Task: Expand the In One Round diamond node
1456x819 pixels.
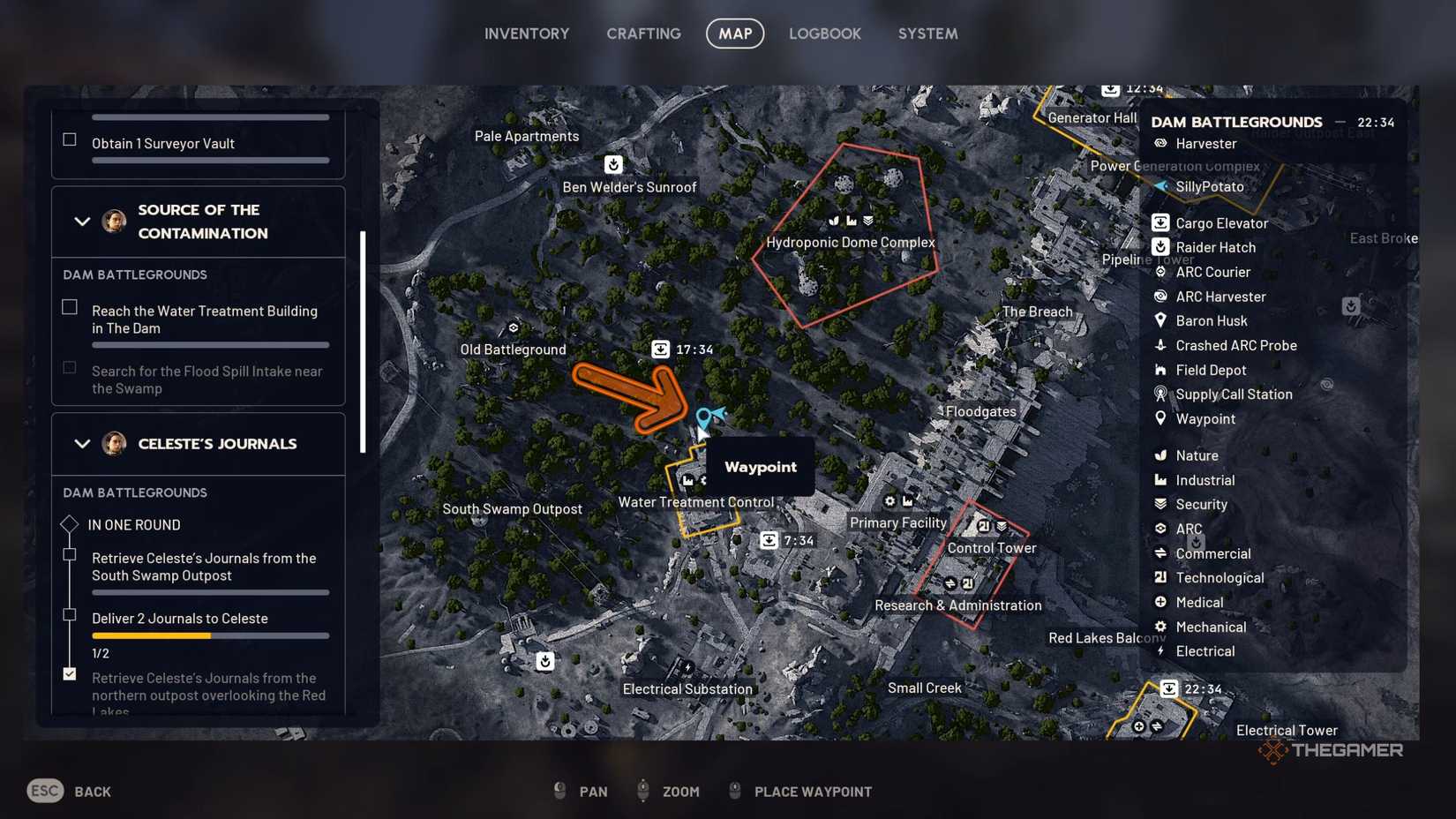Action: pyautogui.click(x=69, y=524)
